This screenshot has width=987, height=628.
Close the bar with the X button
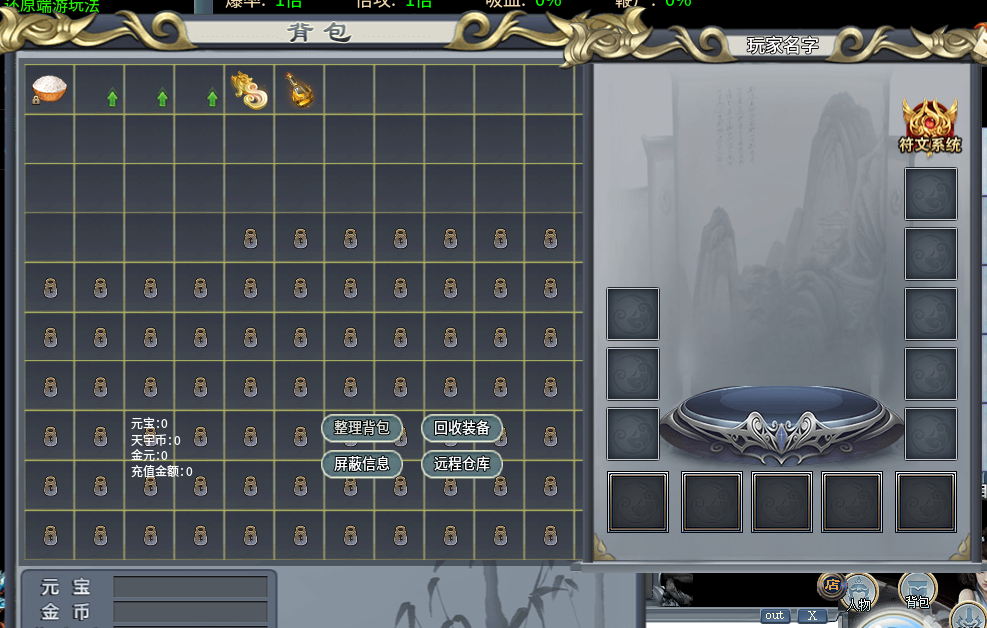(812, 616)
